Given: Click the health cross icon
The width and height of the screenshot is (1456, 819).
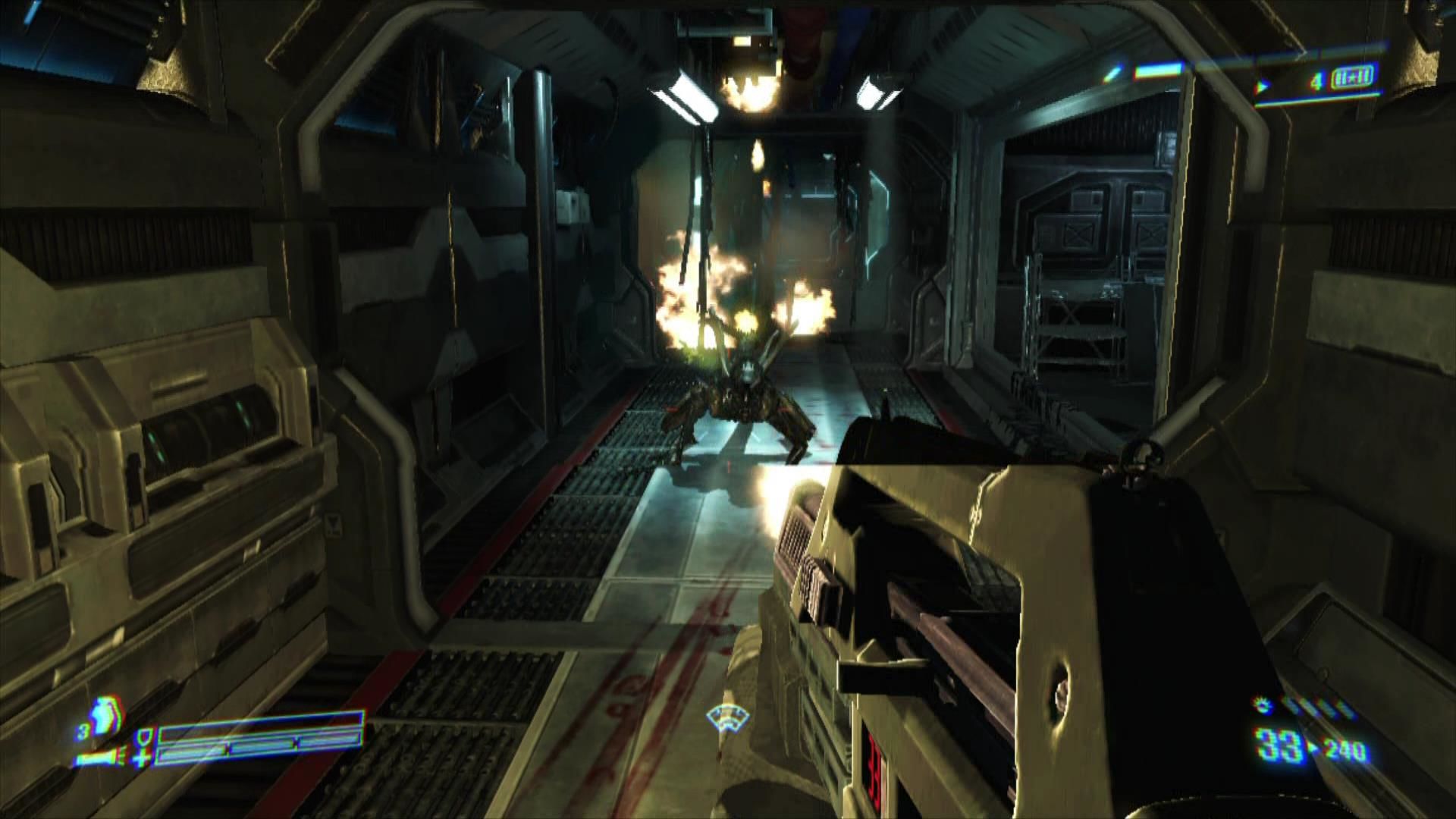Looking at the screenshot, I should [x=142, y=758].
